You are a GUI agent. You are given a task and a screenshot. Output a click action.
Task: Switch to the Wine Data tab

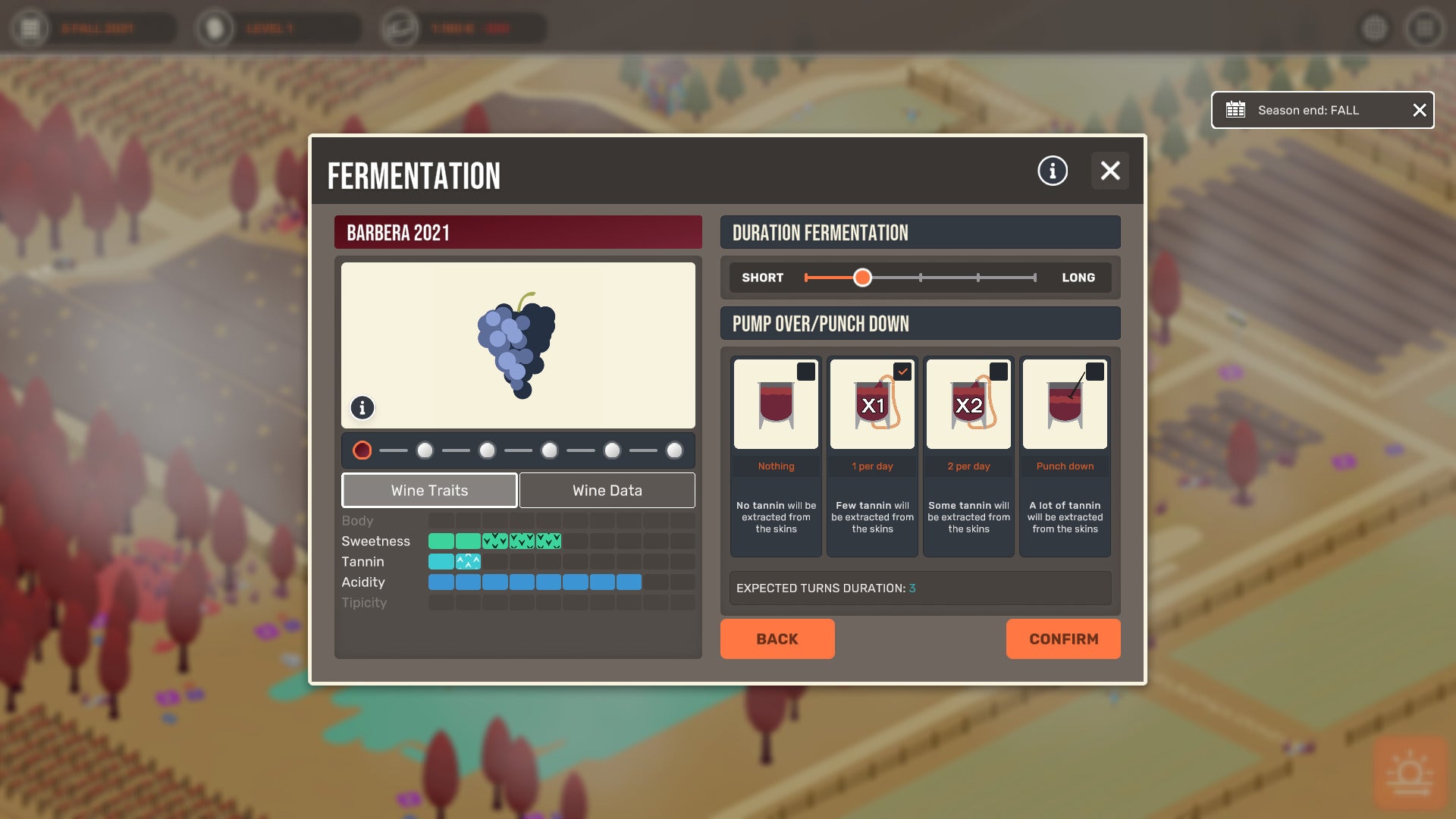coord(607,490)
